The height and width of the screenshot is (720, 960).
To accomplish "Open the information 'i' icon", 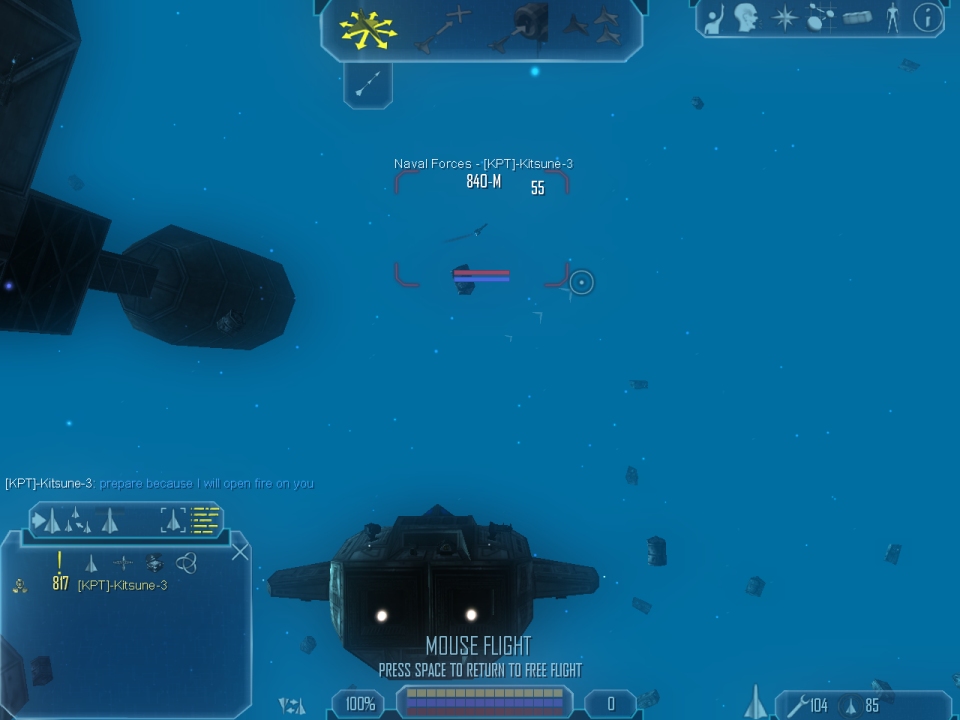I will pyautogui.click(x=928, y=18).
